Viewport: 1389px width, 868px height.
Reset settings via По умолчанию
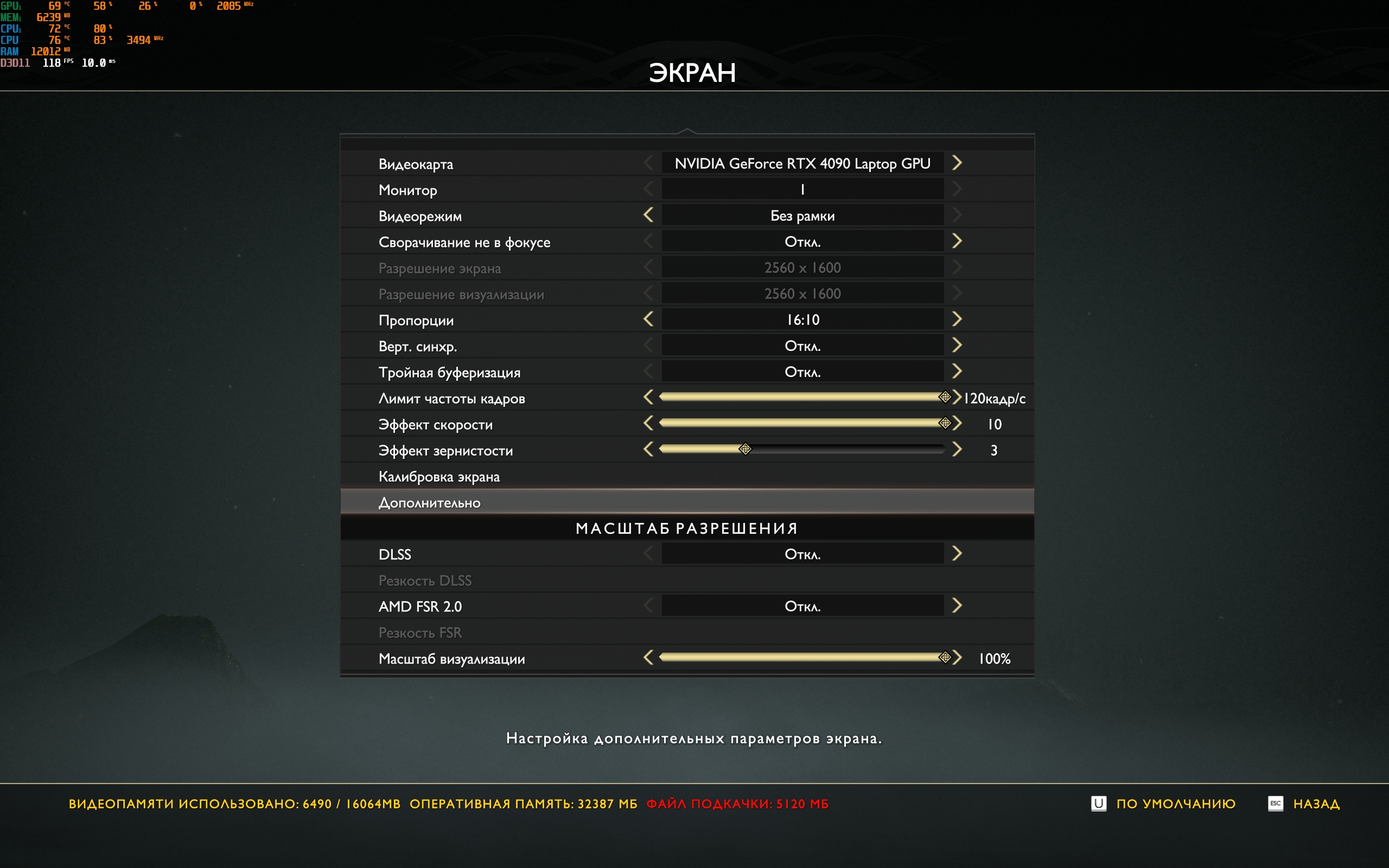pyautogui.click(x=1175, y=803)
